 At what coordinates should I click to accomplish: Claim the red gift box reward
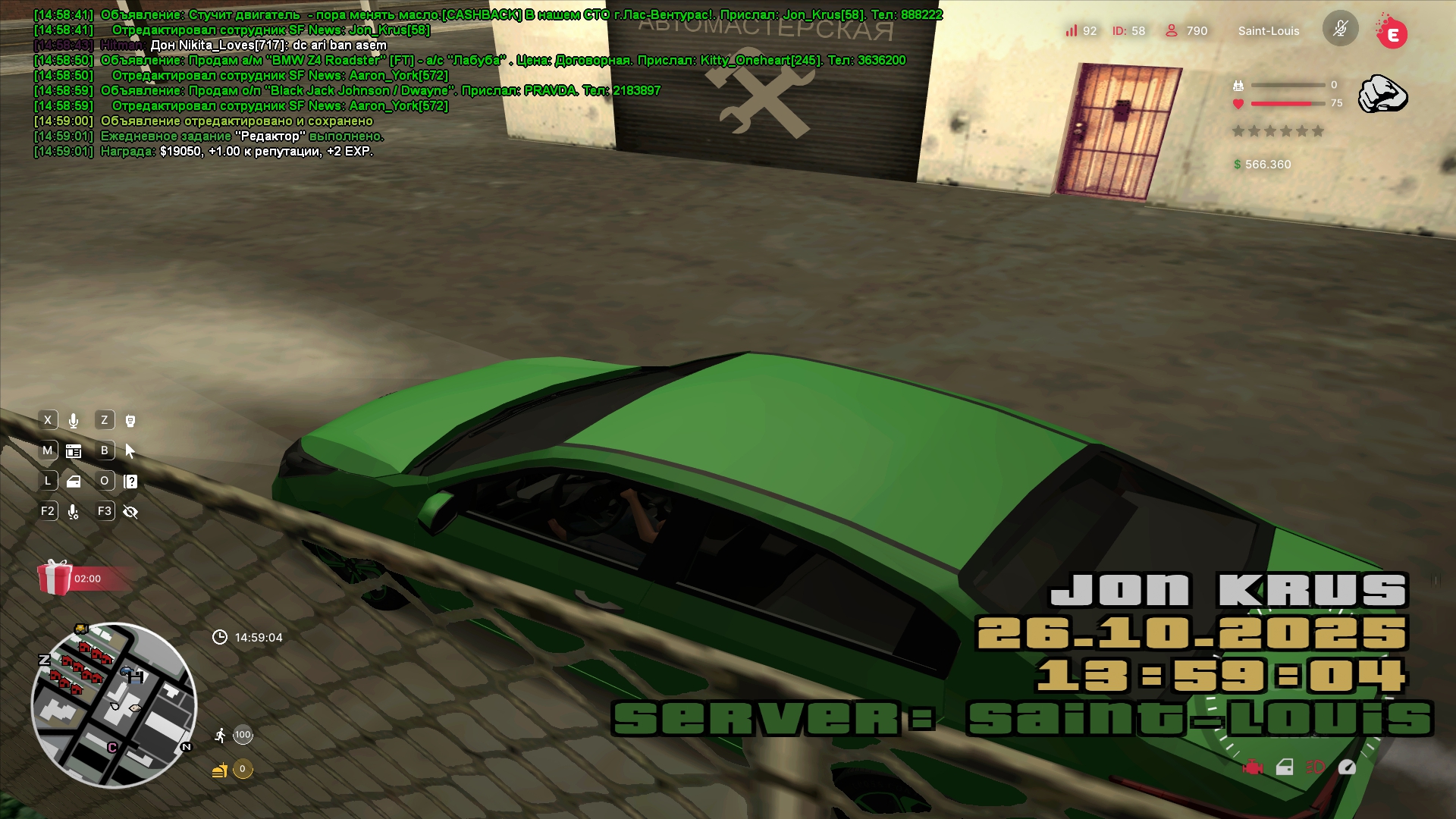(55, 578)
